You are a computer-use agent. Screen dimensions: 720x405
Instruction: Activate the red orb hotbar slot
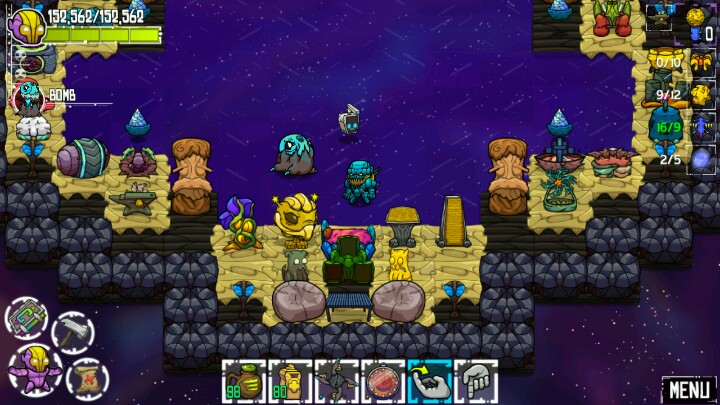[x=382, y=381]
